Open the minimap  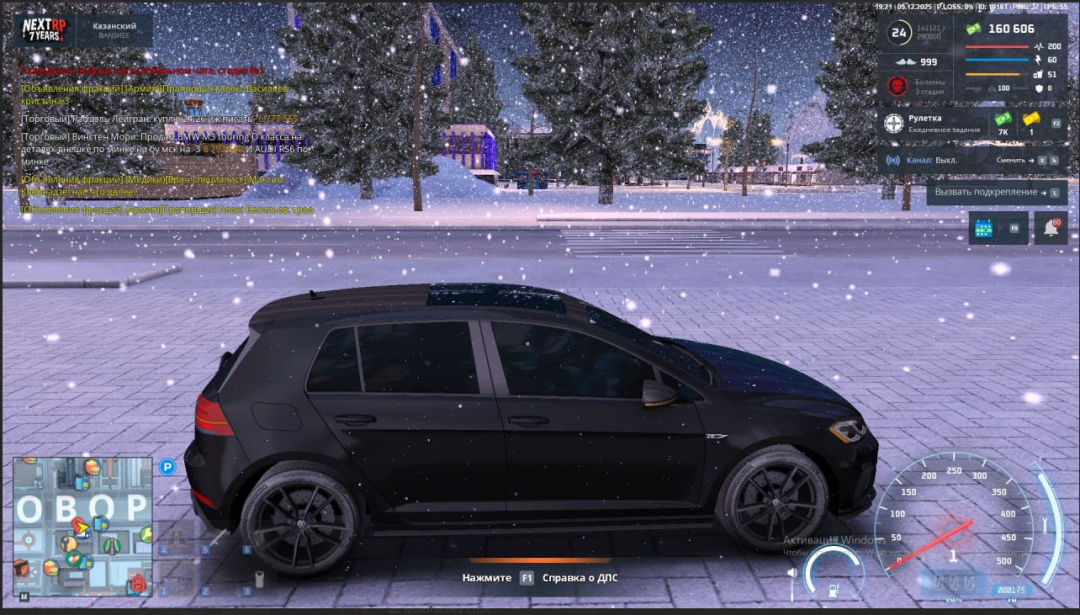[x=82, y=527]
